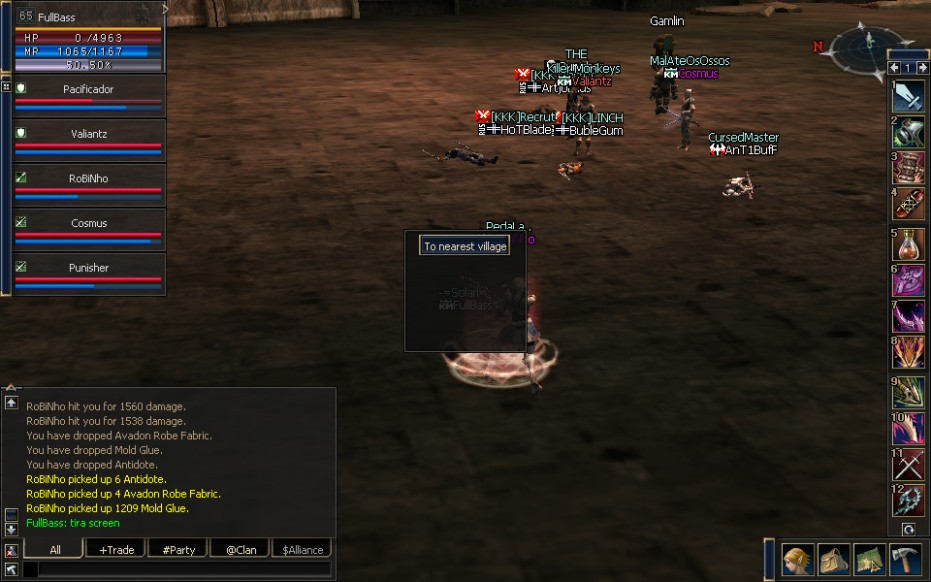The image size is (931, 582).
Task: Select party member Pacificador
Action: pyautogui.click(x=88, y=90)
